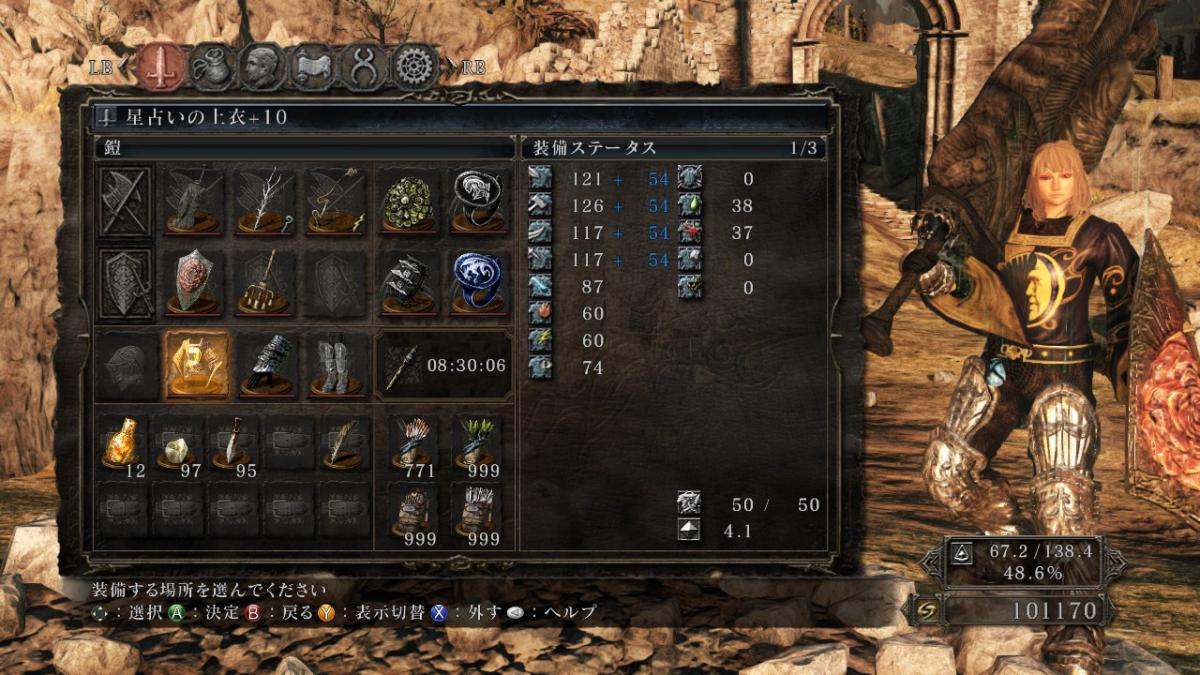Select the highlighted golden chest armor slot
Viewport: 1200px width, 675px height.
196,366
